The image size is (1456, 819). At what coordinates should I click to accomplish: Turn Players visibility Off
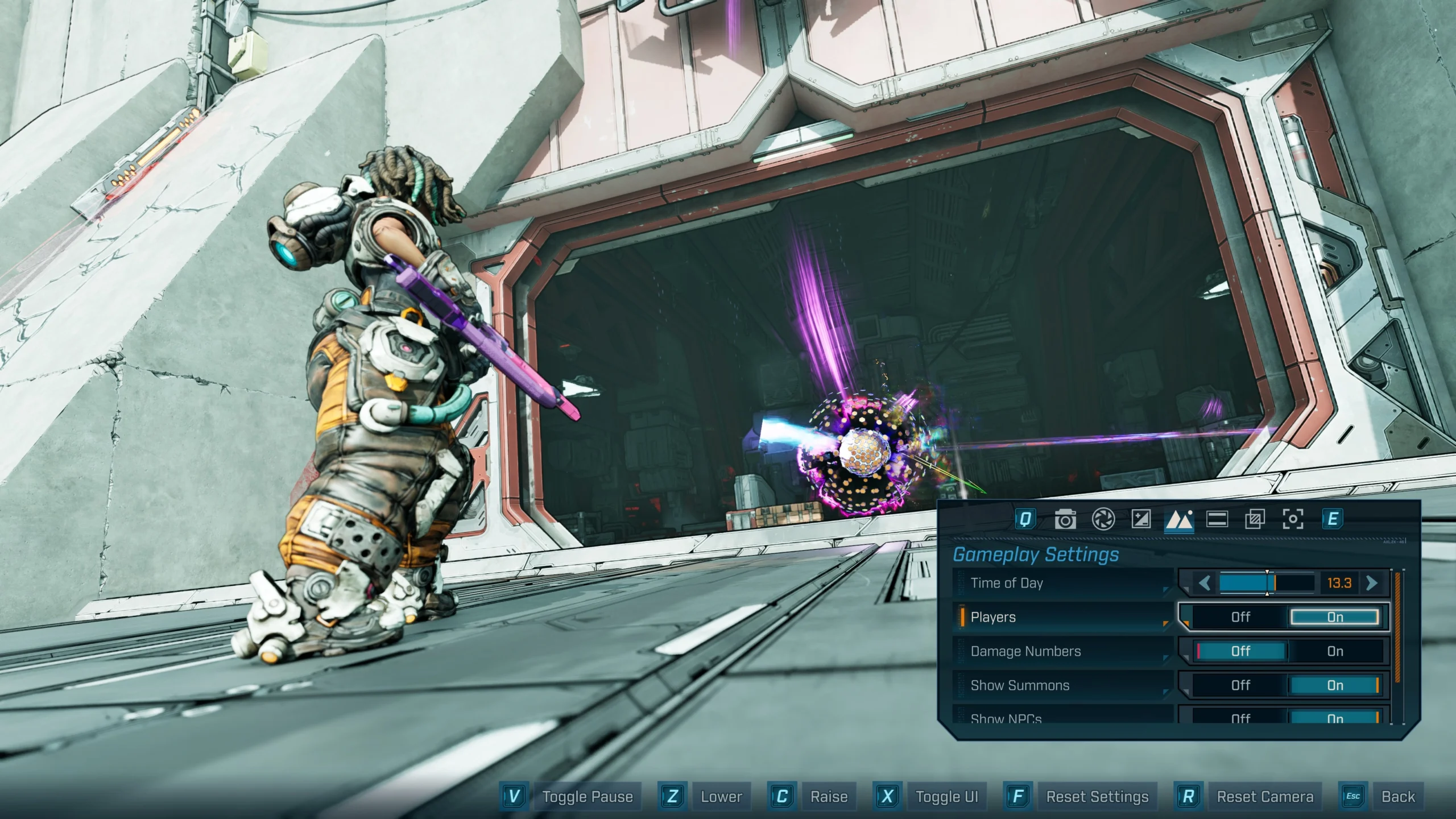pyautogui.click(x=1240, y=617)
